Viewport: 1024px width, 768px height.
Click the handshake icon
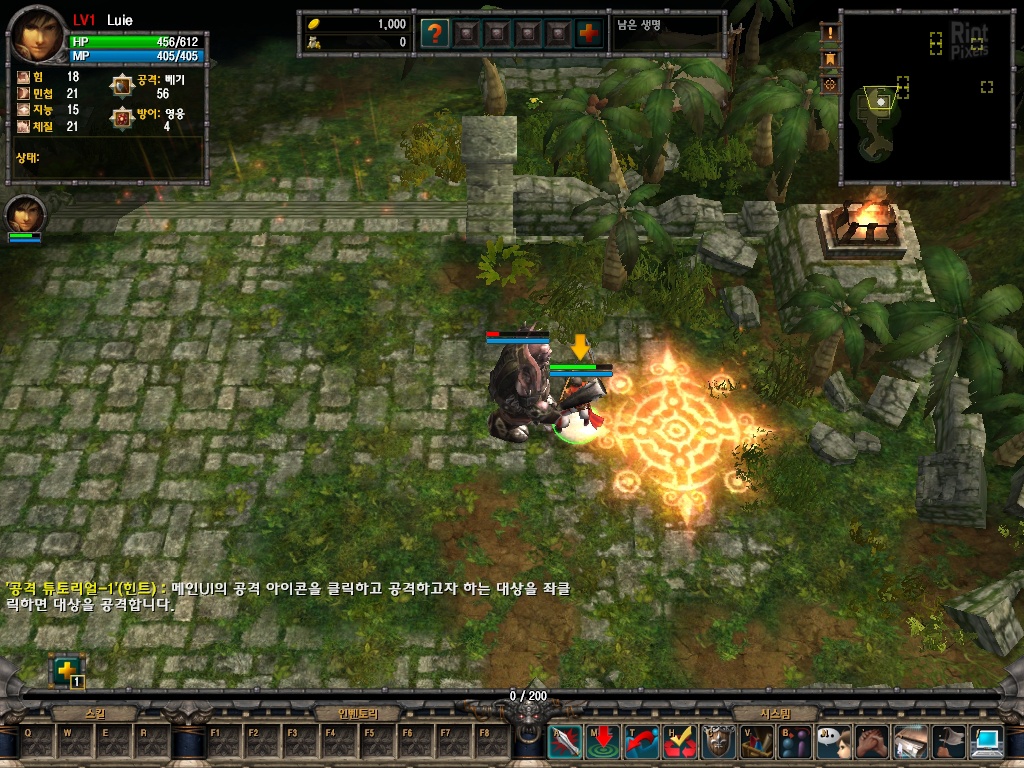872,742
